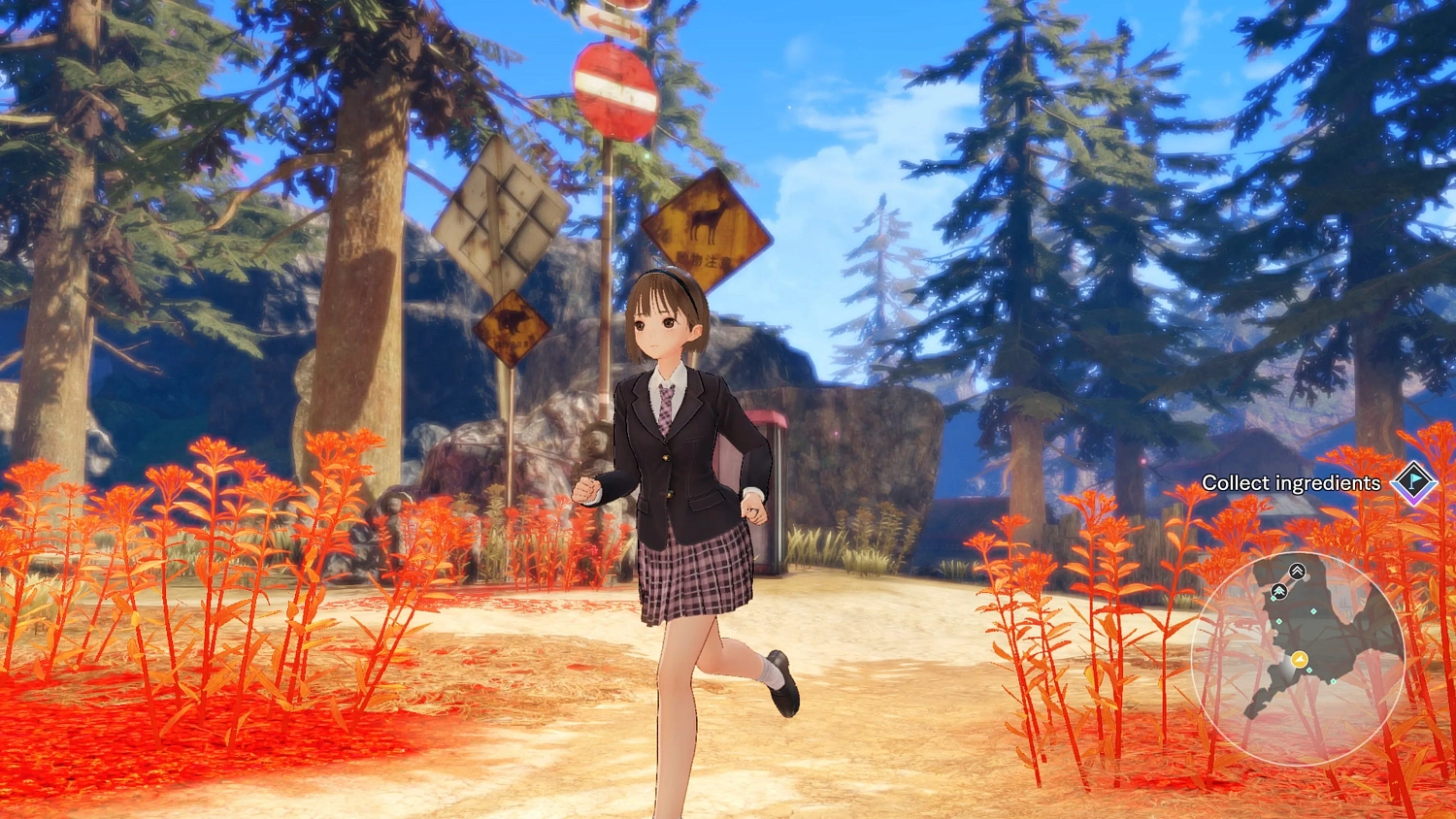Image resolution: width=1456 pixels, height=819 pixels.
Task: Click the flag icon beside "Collect ingredients"
Action: tap(1413, 481)
